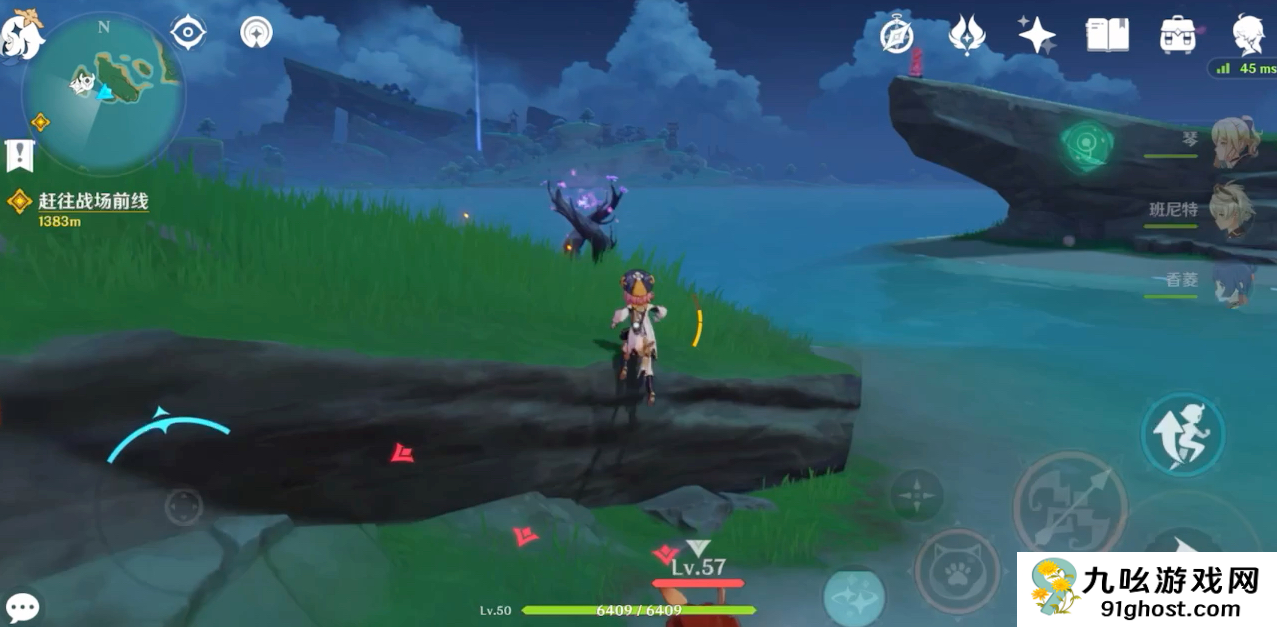The height and width of the screenshot is (627, 1277).
Task: Switch to party member 香菱
Action: point(1232,281)
